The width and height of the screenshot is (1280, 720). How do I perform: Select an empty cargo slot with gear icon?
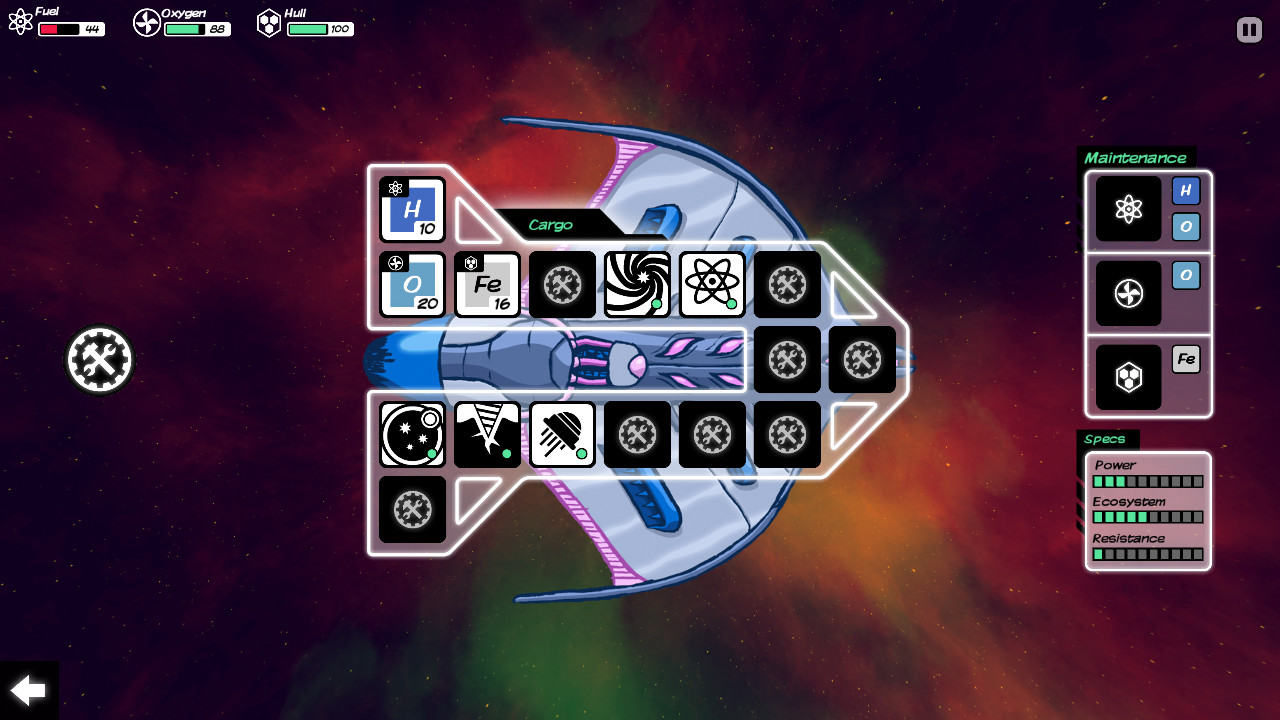(562, 285)
